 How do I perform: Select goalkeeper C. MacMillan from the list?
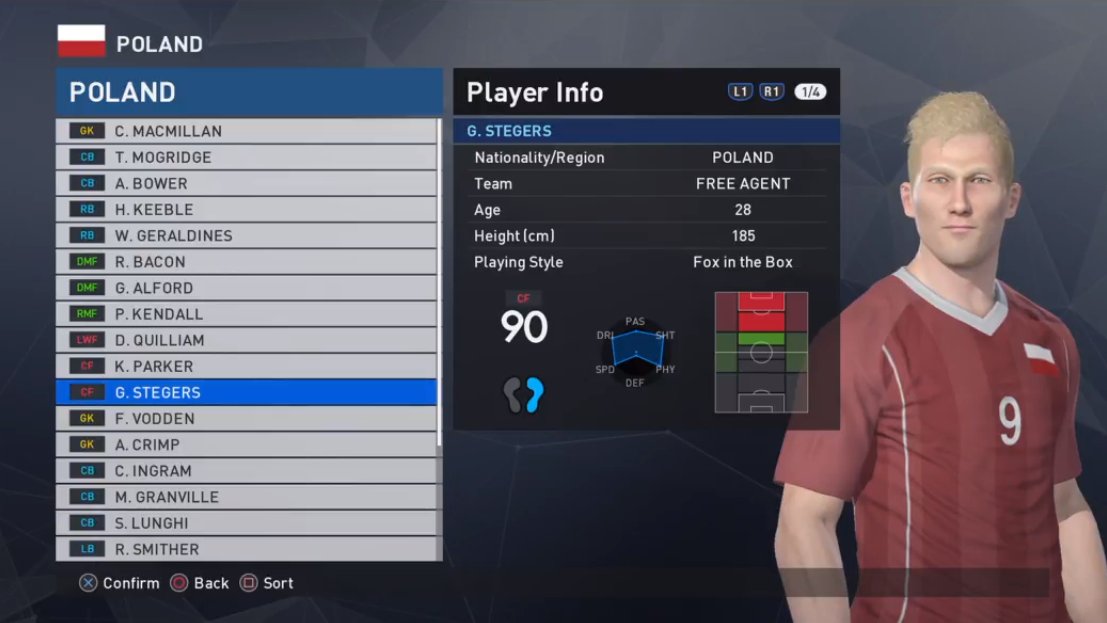pyautogui.click(x=246, y=131)
